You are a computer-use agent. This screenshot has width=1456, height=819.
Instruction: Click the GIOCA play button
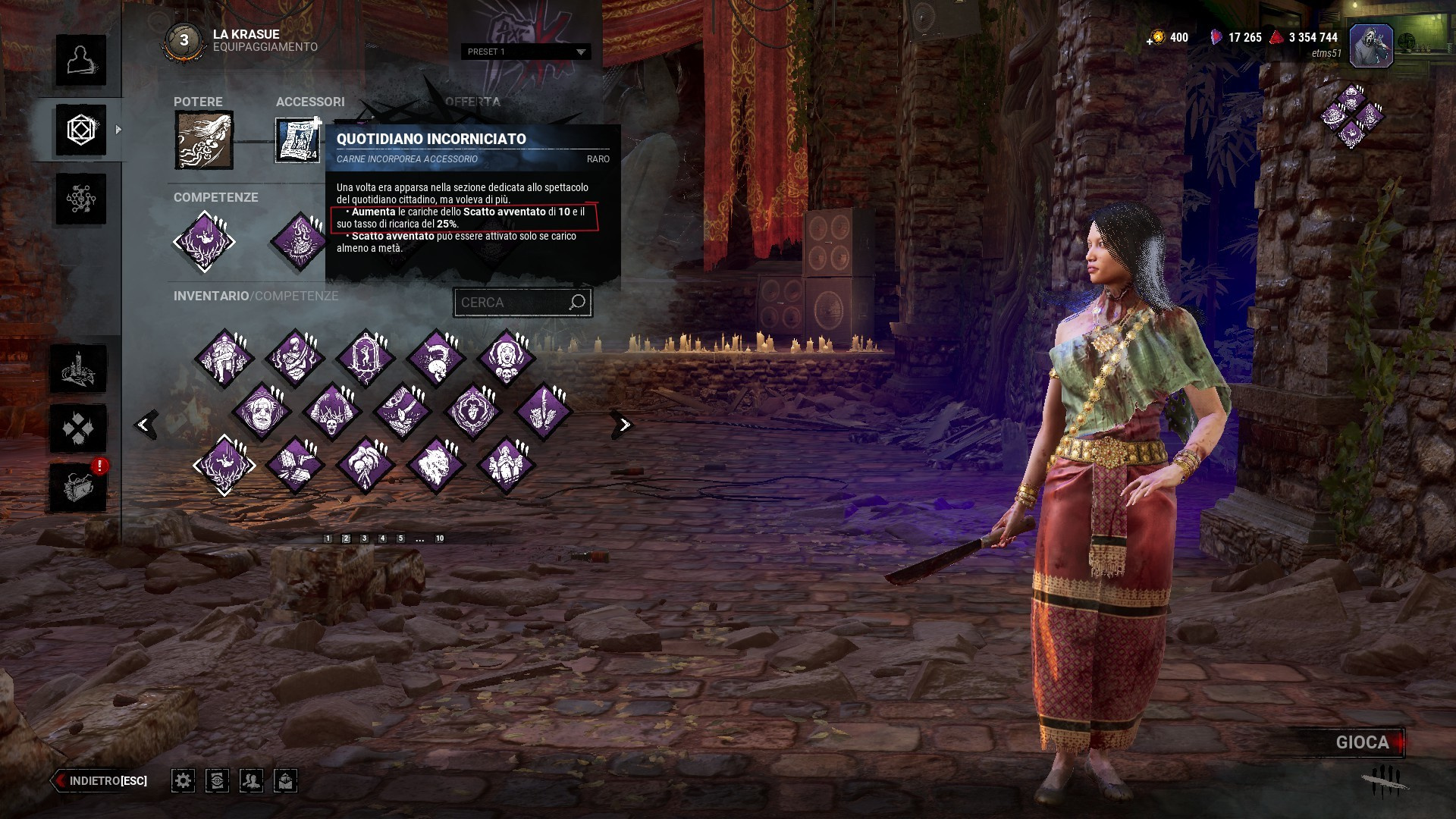1362,742
